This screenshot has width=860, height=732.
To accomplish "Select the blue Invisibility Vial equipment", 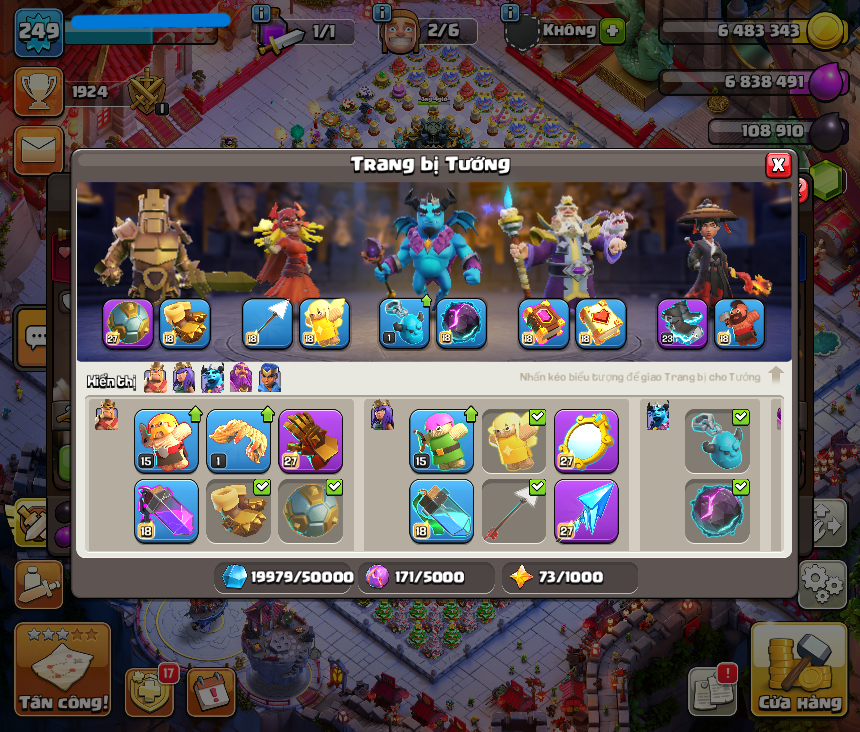I will (x=441, y=510).
